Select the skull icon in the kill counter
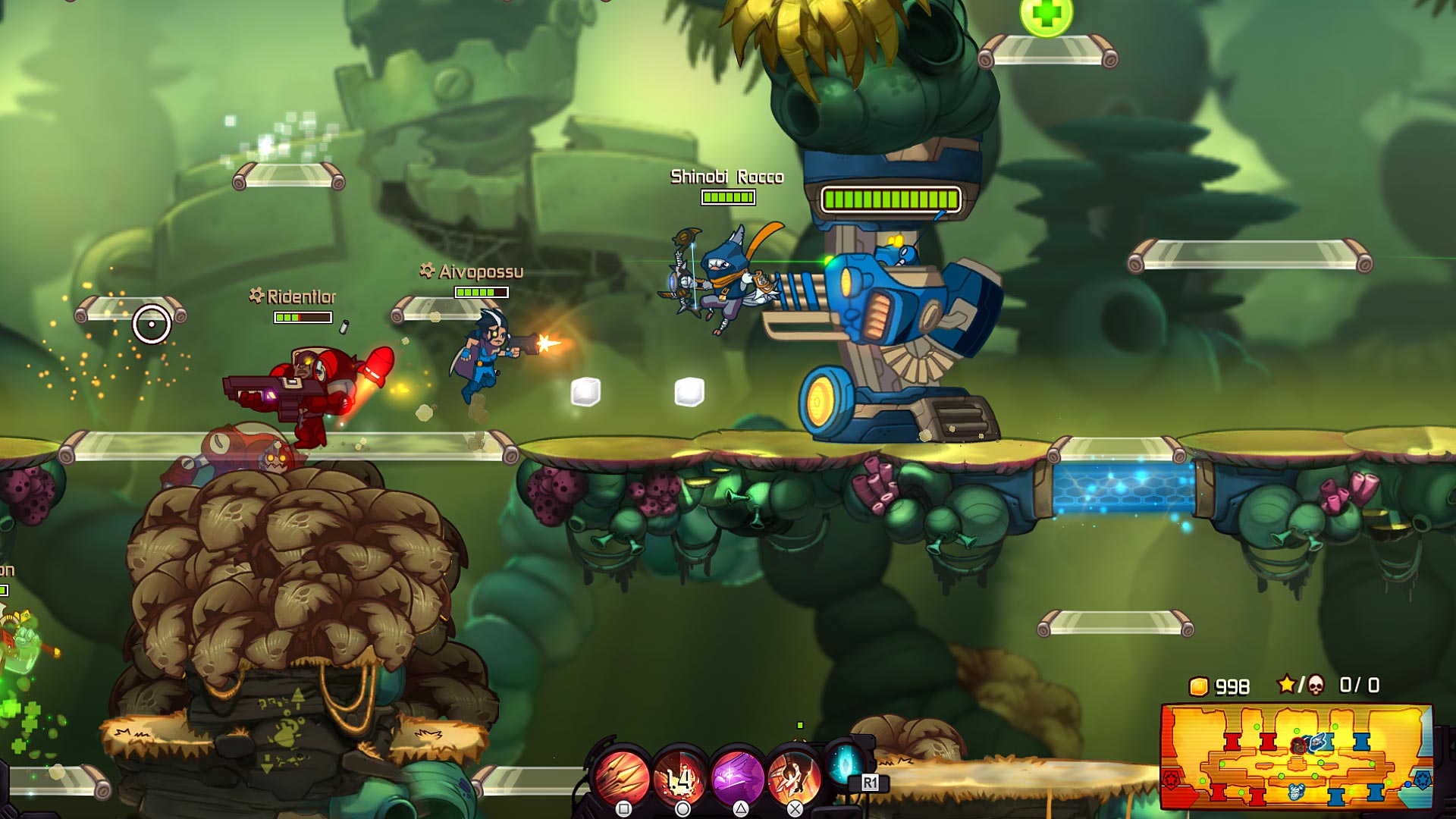The width and height of the screenshot is (1456, 819). [x=1316, y=685]
